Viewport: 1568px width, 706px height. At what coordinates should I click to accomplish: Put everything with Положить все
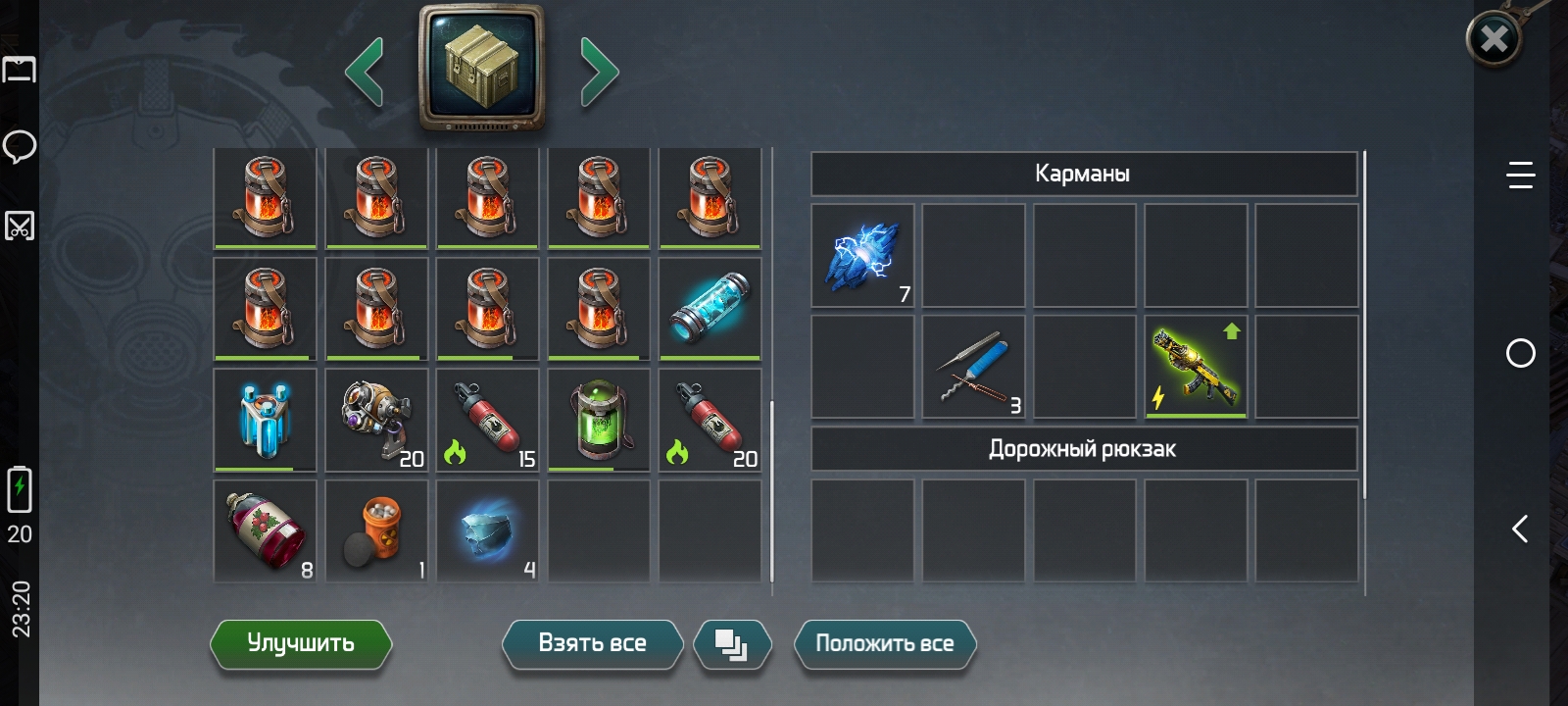coord(884,644)
